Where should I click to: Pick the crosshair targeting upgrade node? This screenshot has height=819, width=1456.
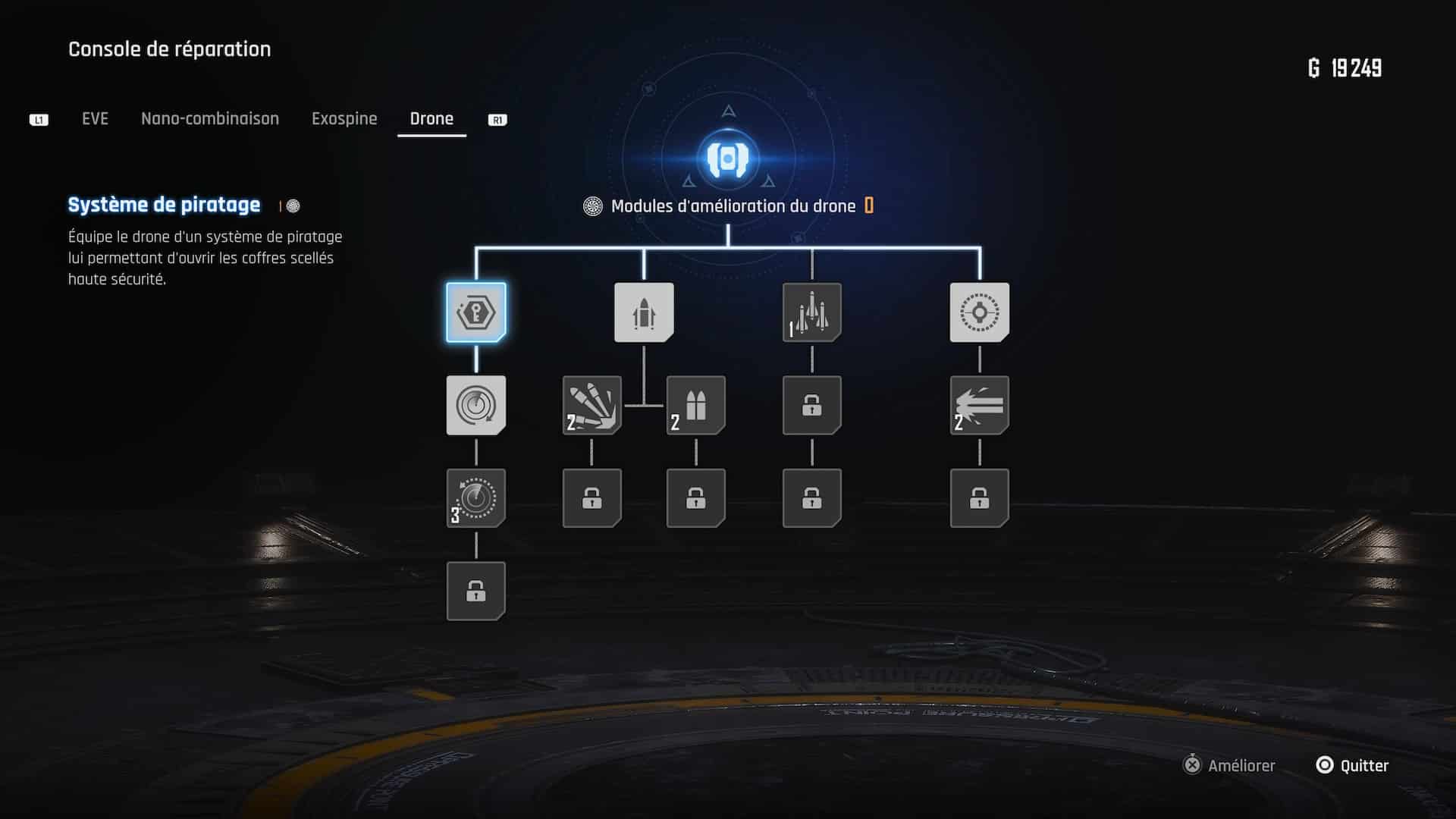pos(980,312)
